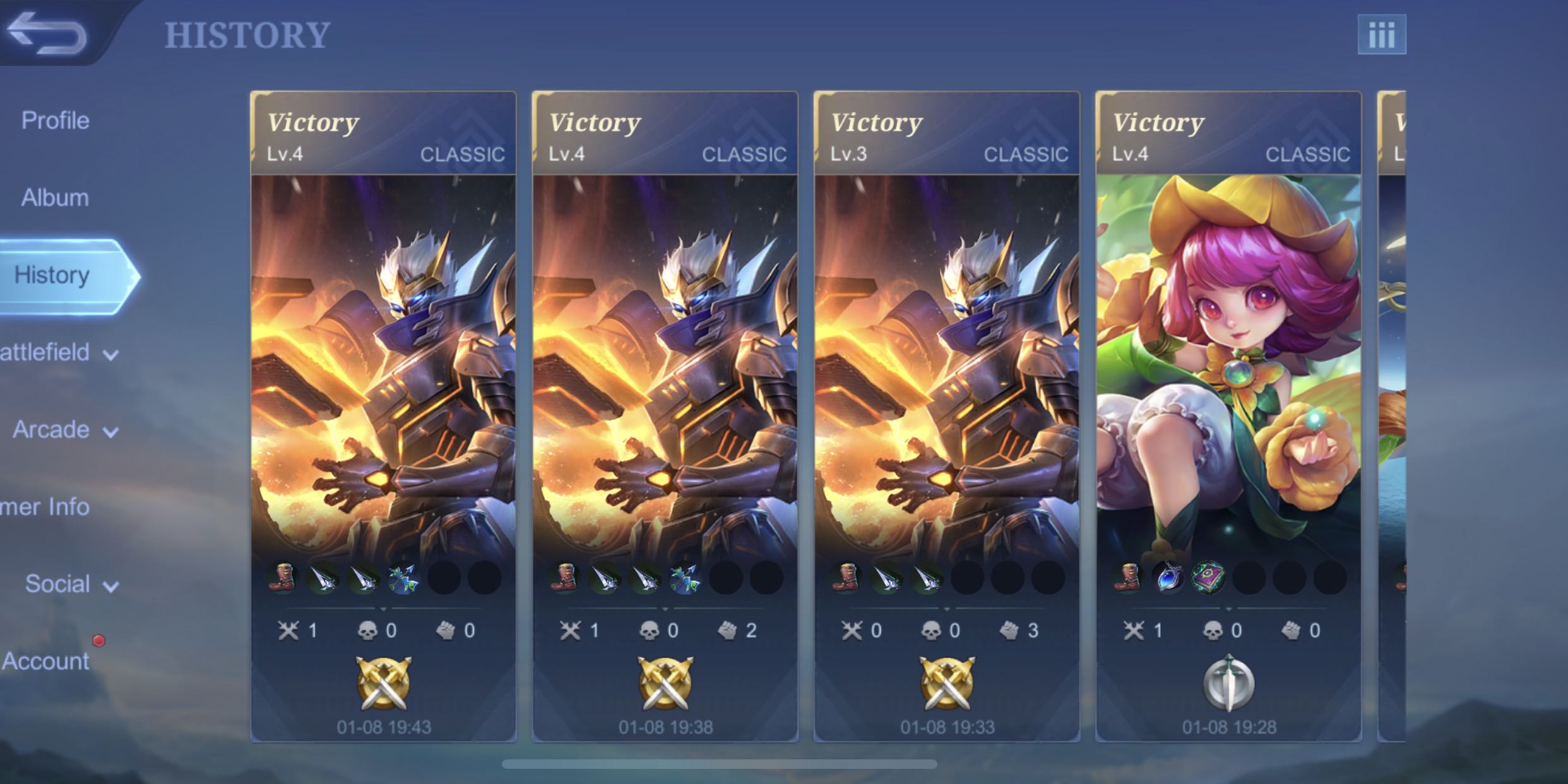This screenshot has height=784, width=1568.
Task: Open Account with the red notification dot
Action: tap(44, 661)
